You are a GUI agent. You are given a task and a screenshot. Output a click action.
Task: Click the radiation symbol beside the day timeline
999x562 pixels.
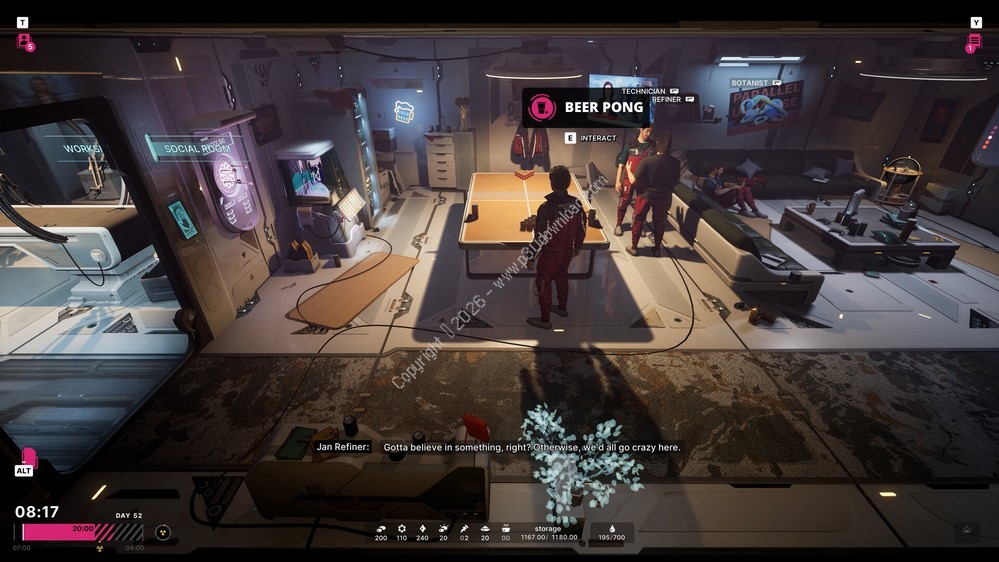(x=163, y=532)
